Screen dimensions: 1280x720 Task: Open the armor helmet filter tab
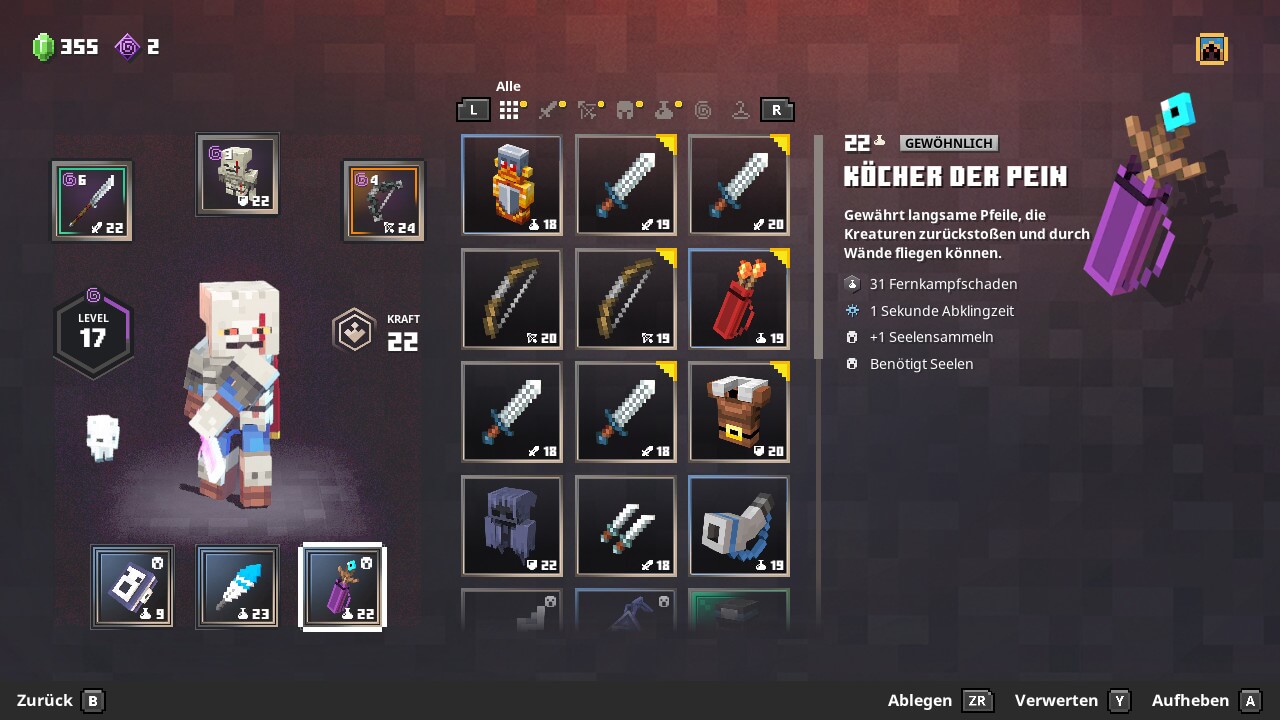click(627, 110)
